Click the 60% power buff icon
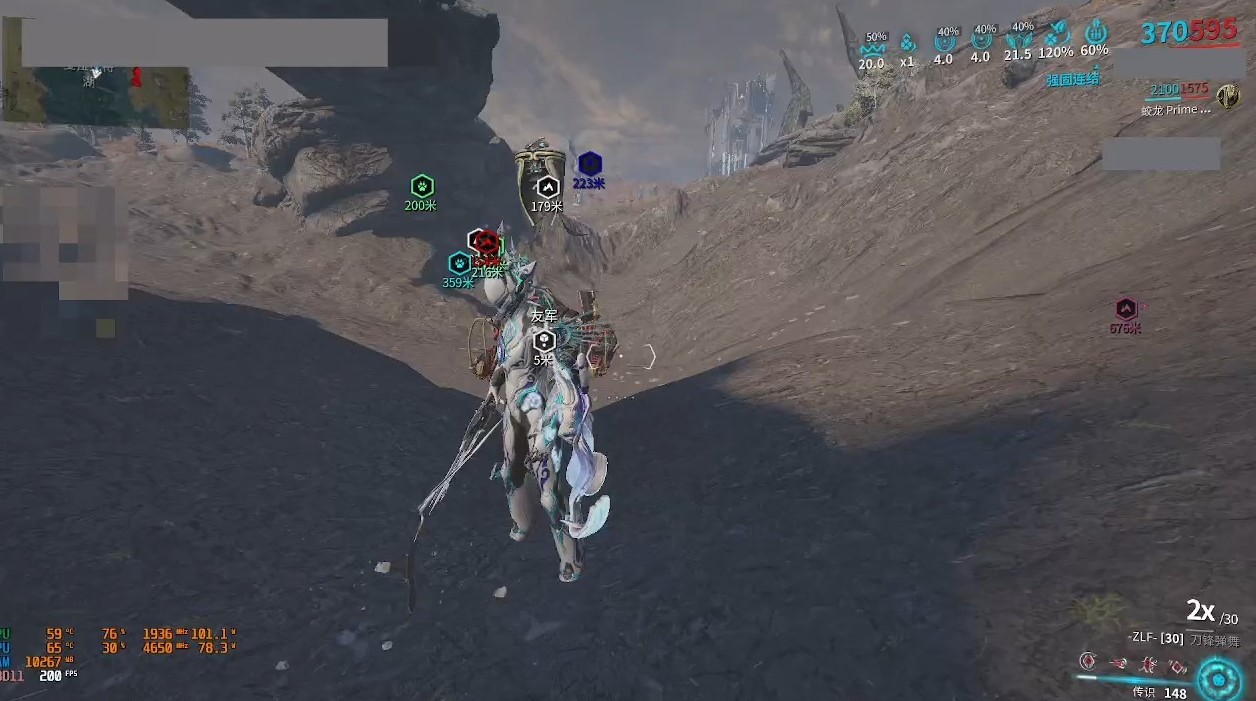The width and height of the screenshot is (1256, 701). tap(1095, 33)
